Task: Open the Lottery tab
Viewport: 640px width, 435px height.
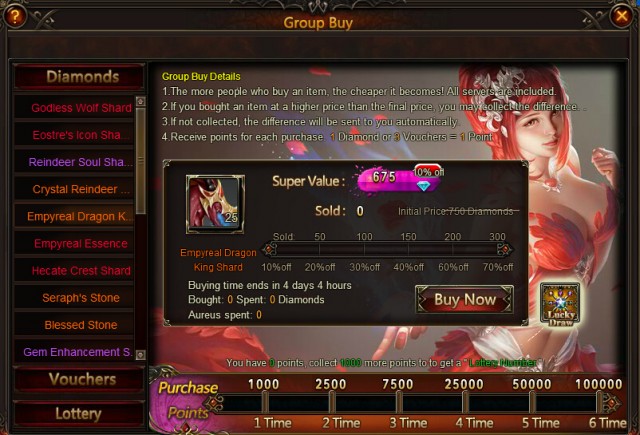Action: (78, 413)
